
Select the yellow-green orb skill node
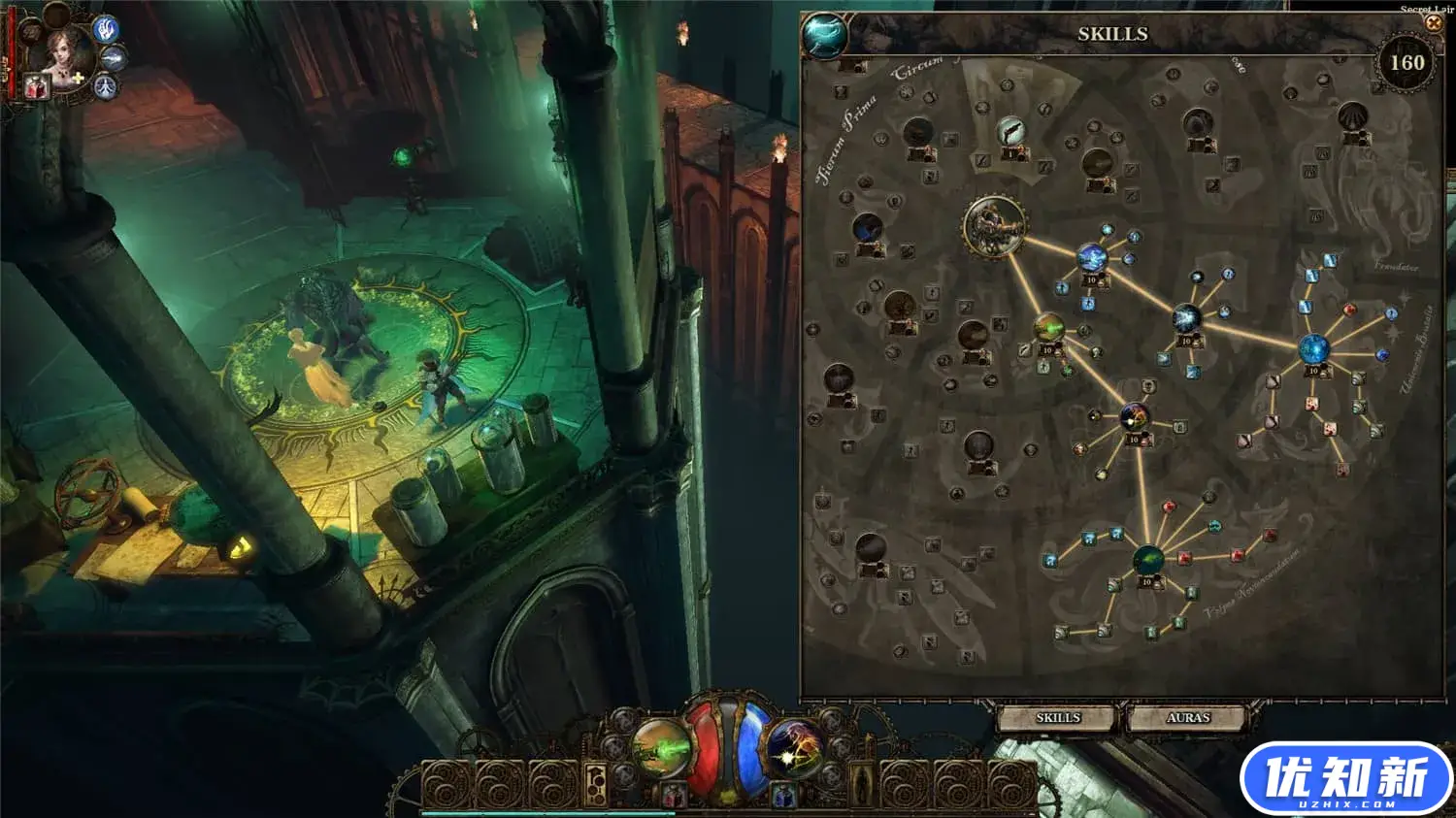coord(1048,329)
